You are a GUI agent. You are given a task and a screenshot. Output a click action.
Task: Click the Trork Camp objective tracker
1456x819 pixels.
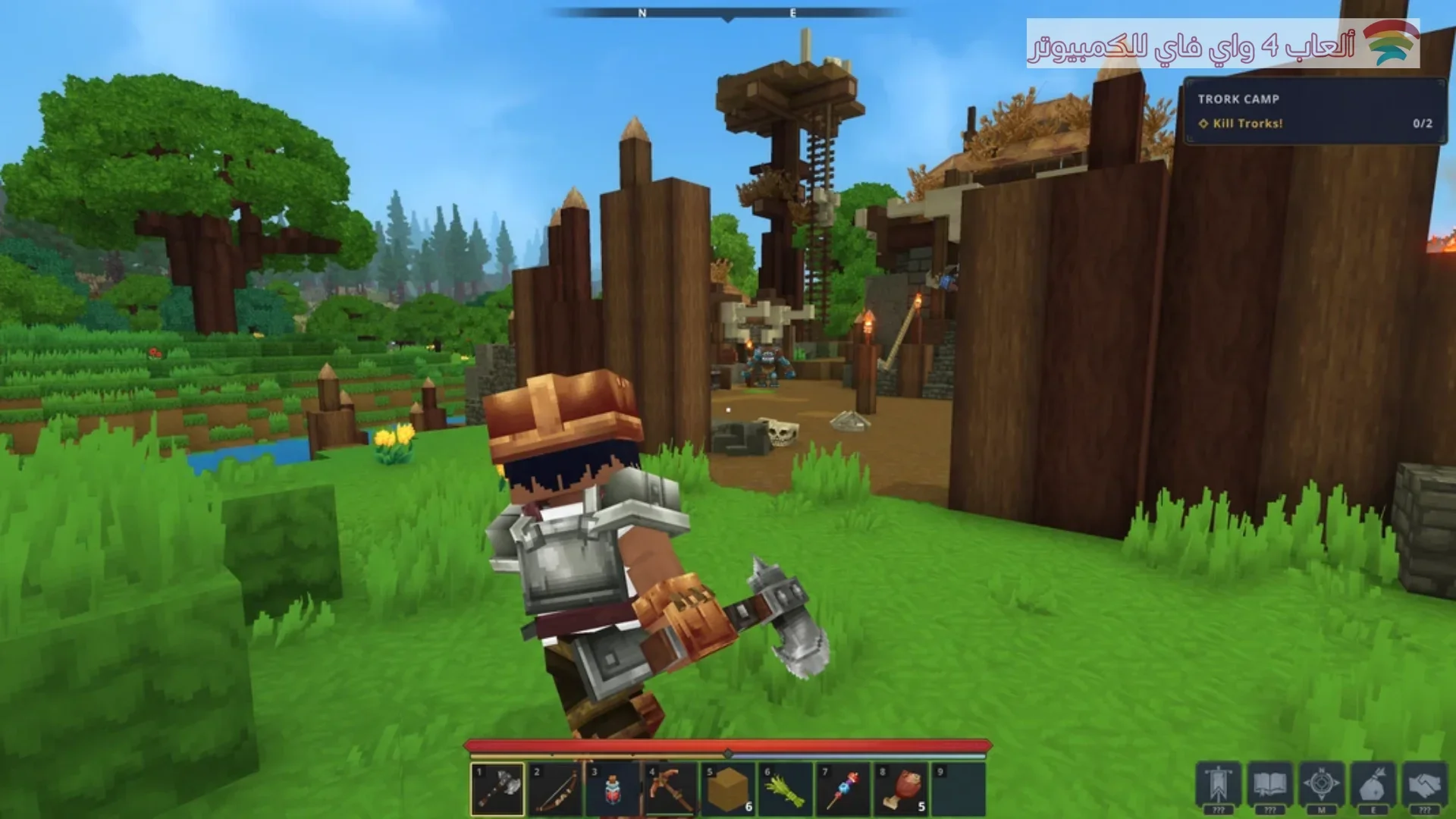click(1314, 111)
